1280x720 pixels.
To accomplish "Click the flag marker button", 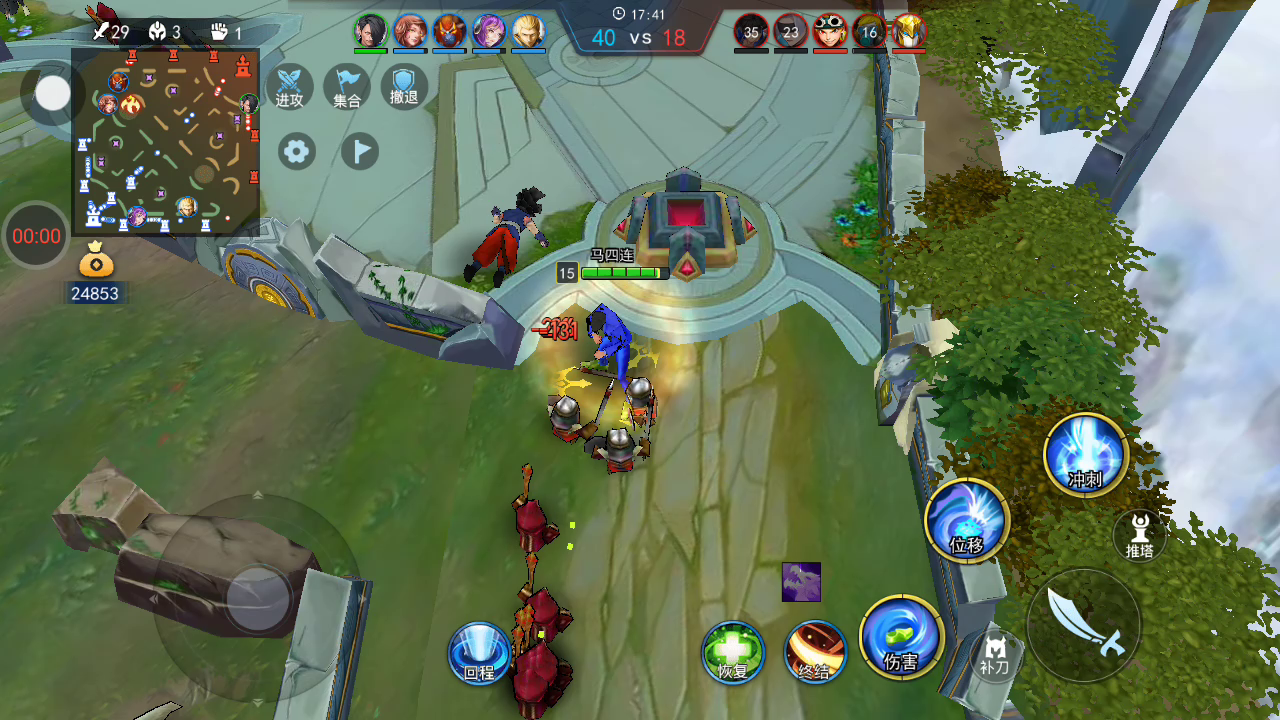I will tap(360, 152).
